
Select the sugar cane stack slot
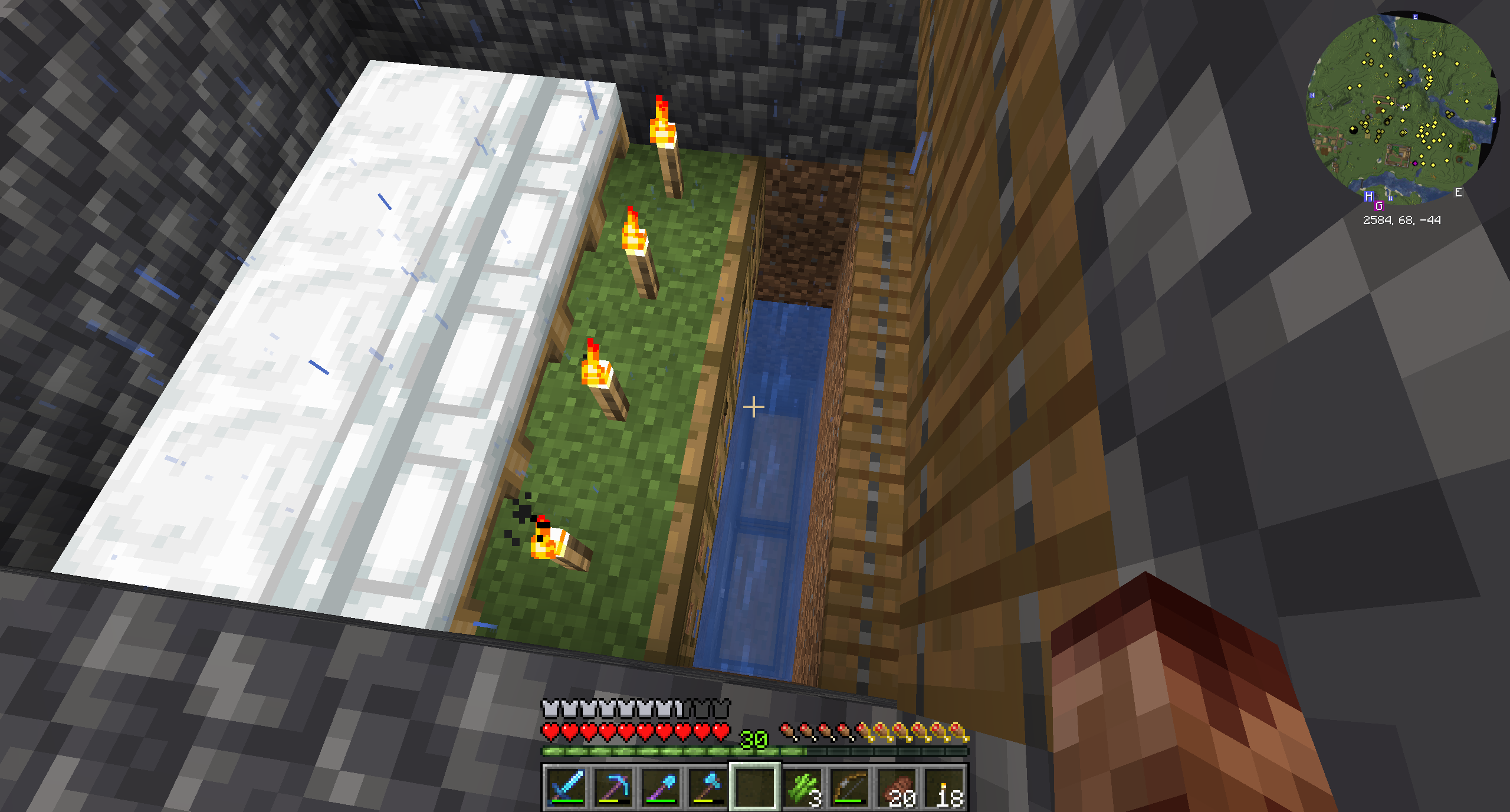(803, 787)
